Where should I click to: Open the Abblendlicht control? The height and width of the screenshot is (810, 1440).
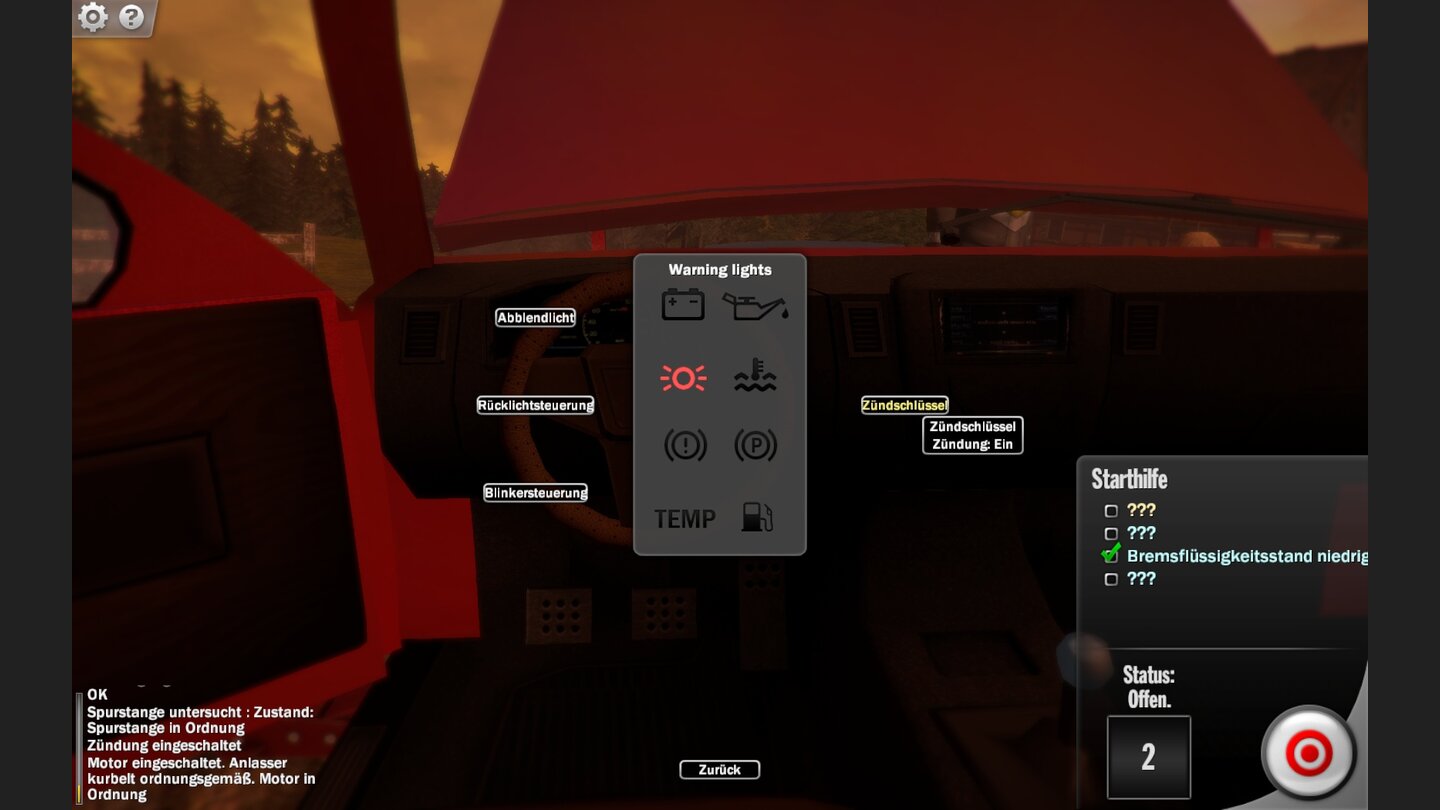pos(535,317)
